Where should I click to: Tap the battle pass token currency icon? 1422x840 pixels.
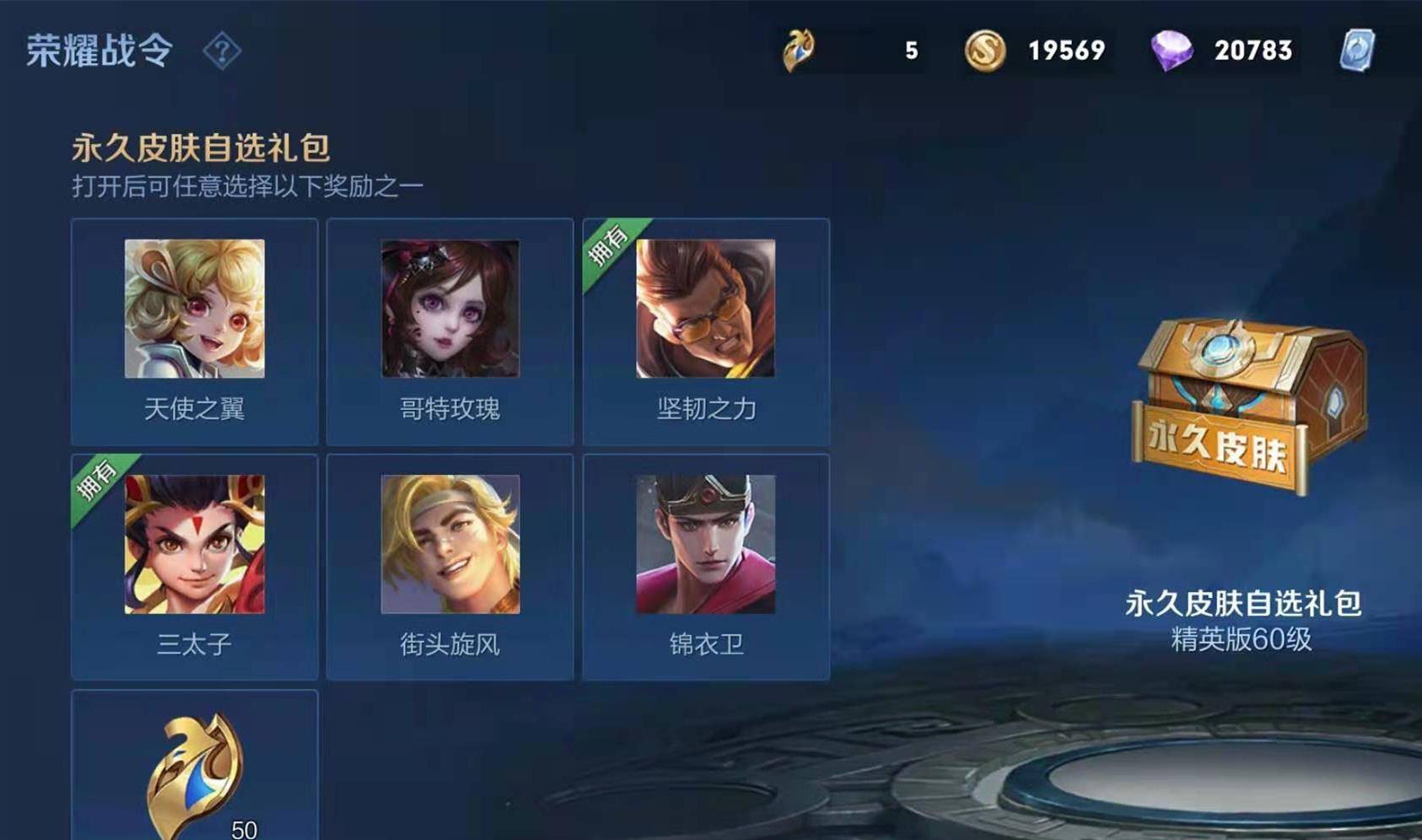798,51
